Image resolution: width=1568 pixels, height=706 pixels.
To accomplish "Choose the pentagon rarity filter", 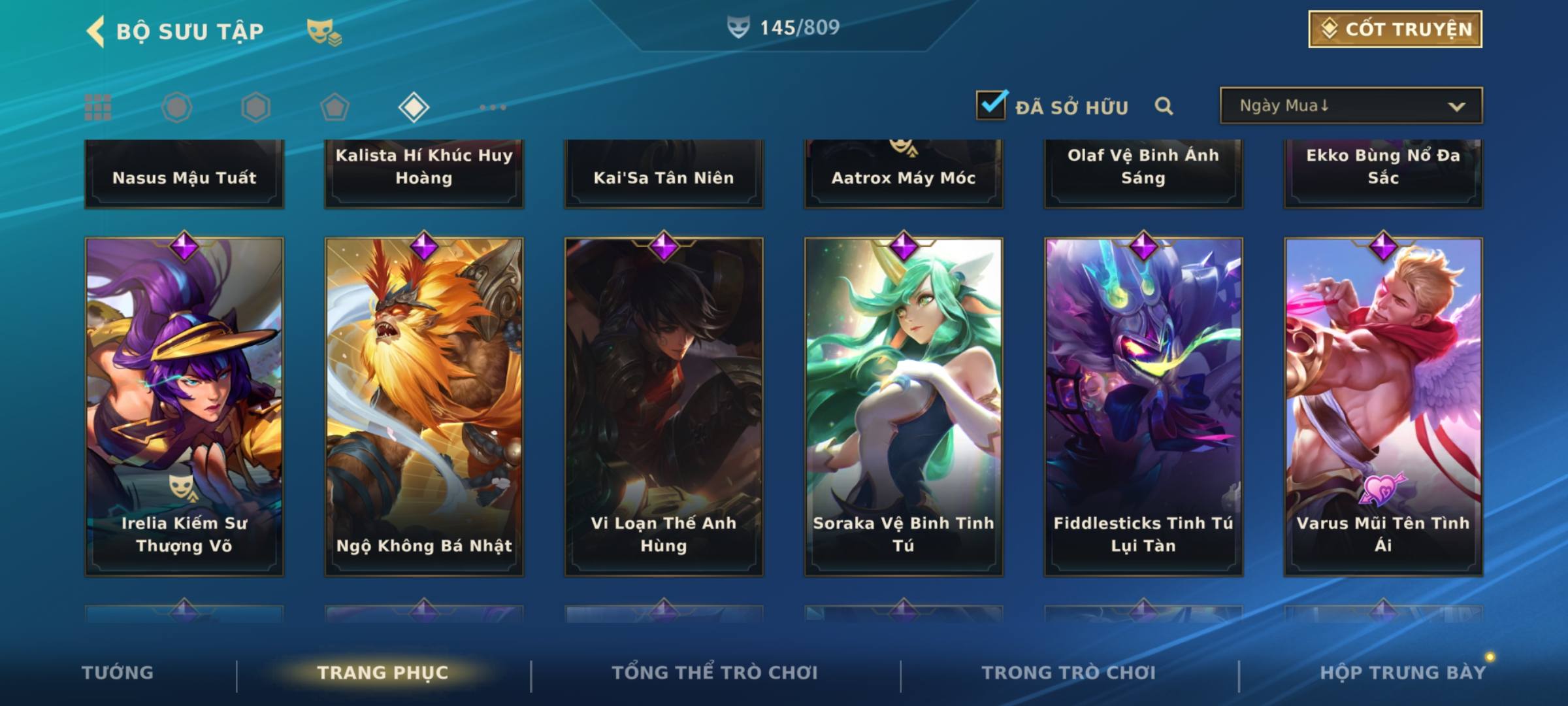I will click(x=335, y=107).
